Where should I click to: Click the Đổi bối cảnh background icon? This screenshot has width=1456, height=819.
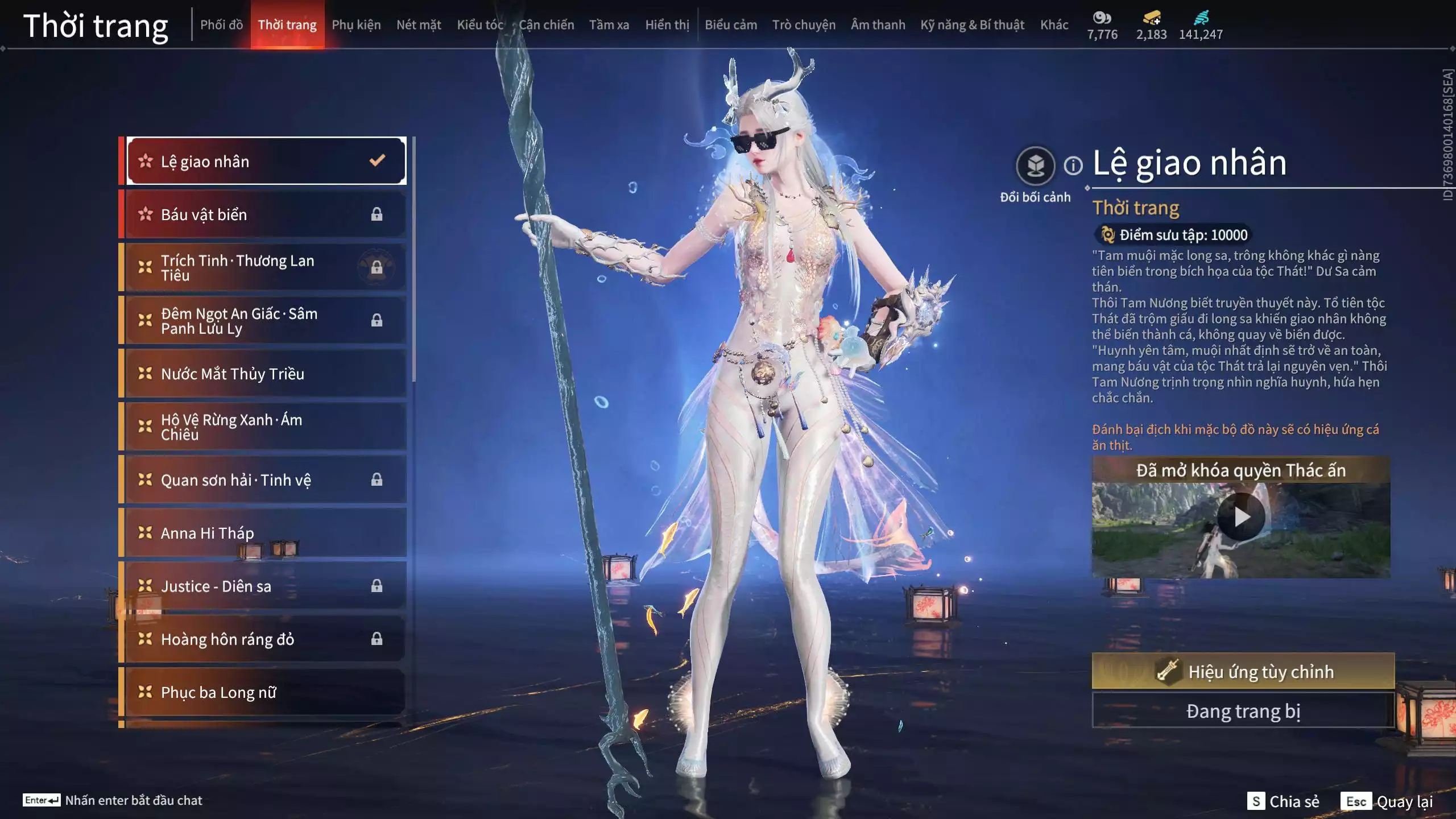[x=1035, y=166]
